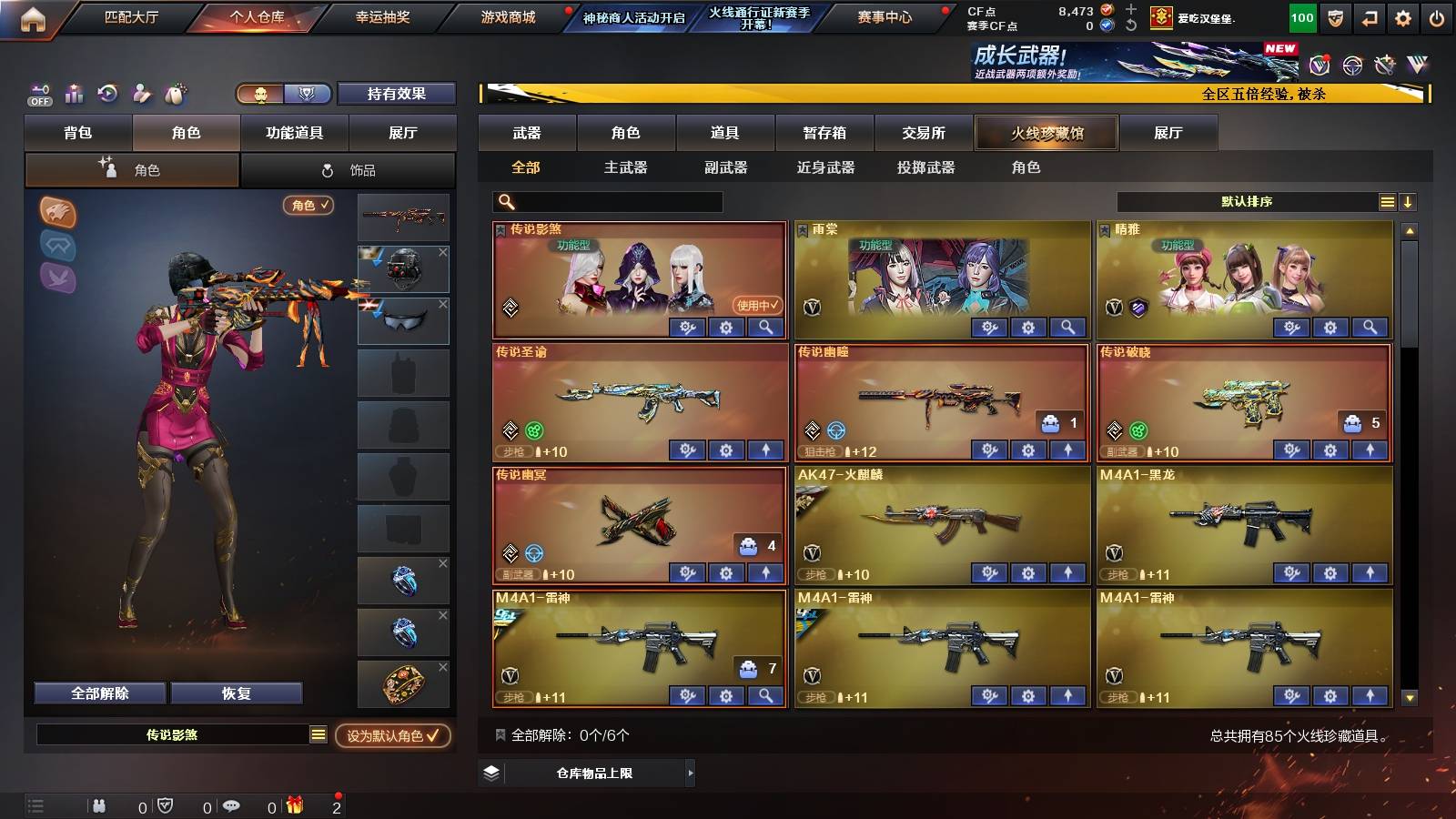Click the replay history icon in left toolbar

coord(107,94)
